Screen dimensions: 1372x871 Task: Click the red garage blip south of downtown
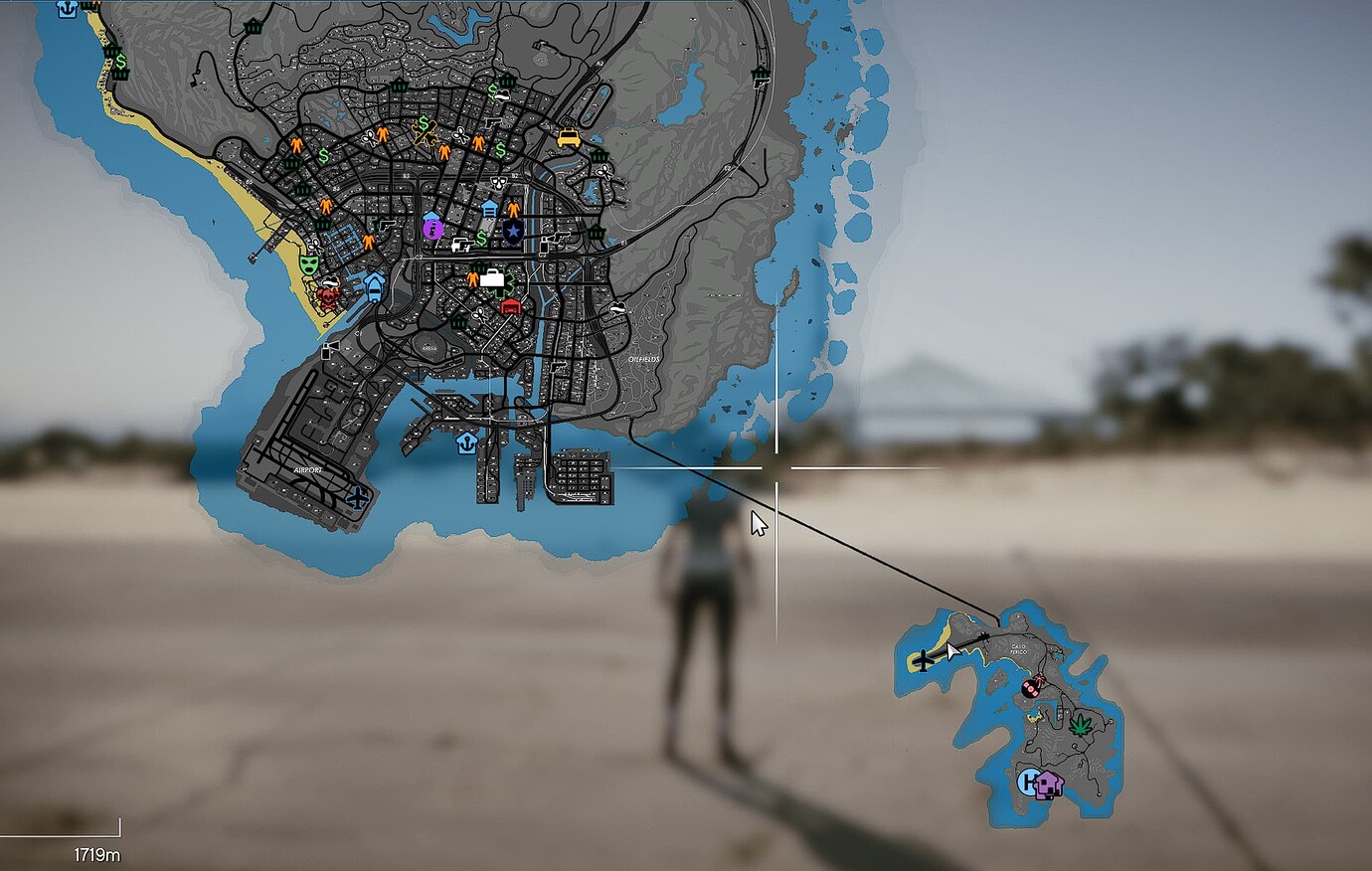(509, 306)
